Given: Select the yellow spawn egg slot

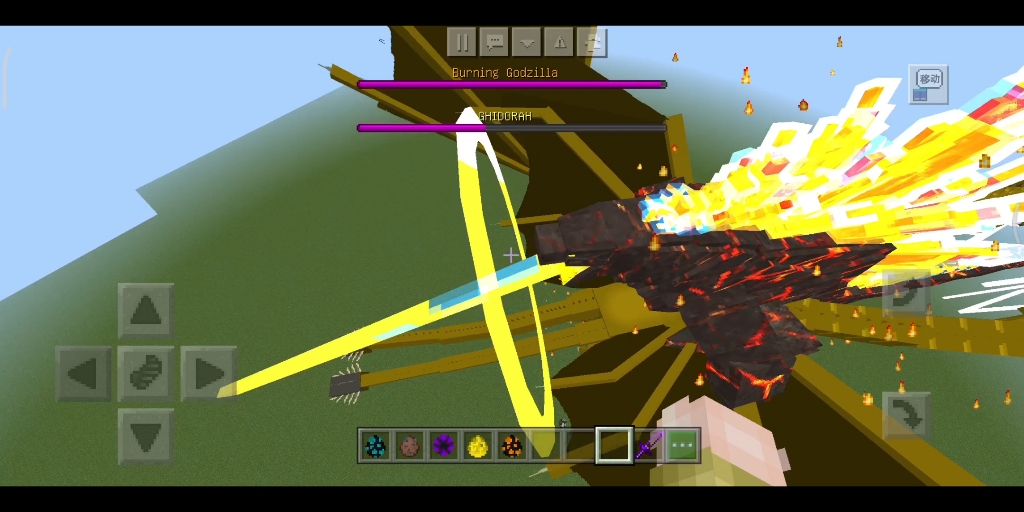Looking at the screenshot, I should 478,446.
